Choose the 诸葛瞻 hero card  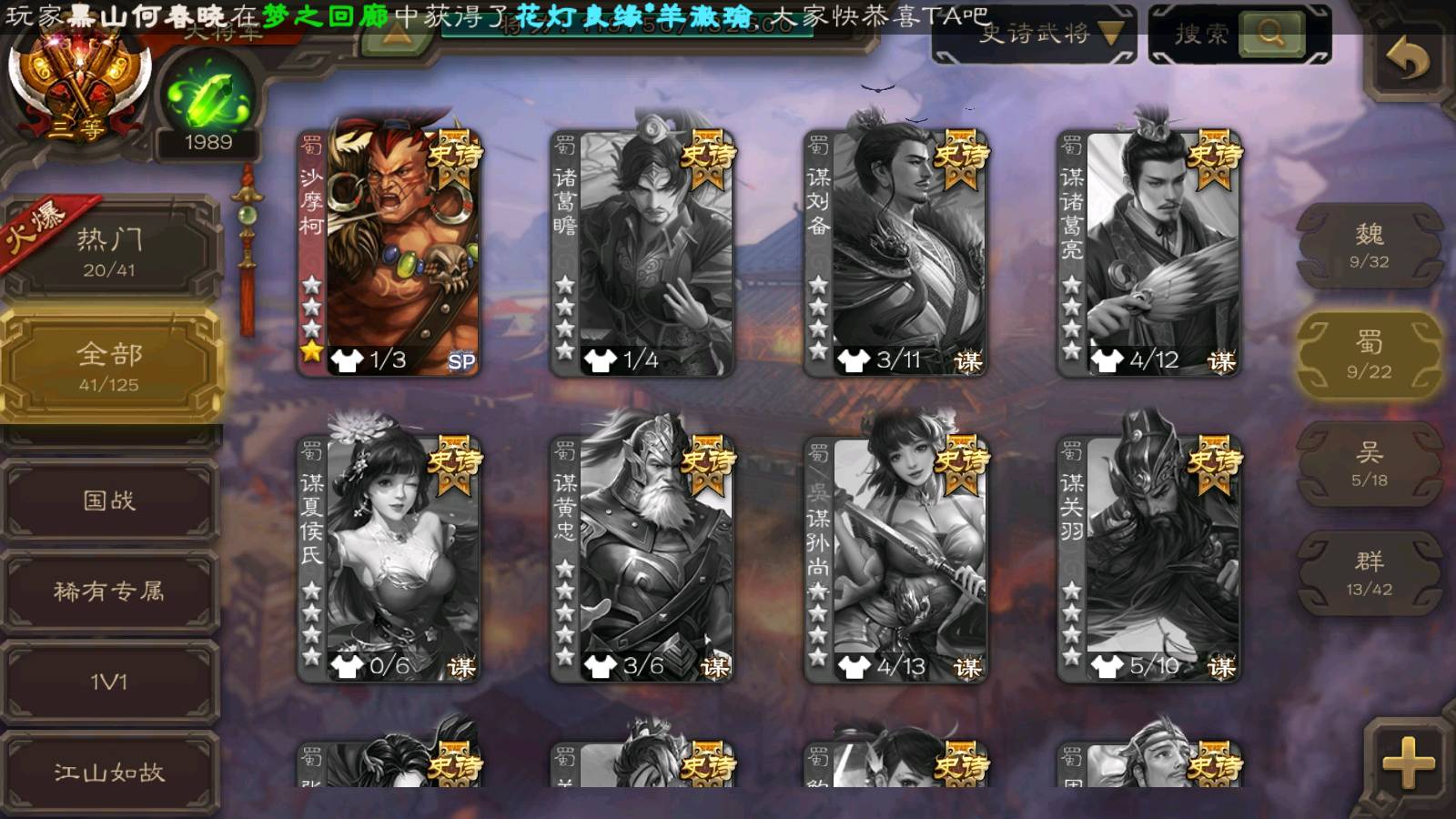pyautogui.click(x=642, y=252)
